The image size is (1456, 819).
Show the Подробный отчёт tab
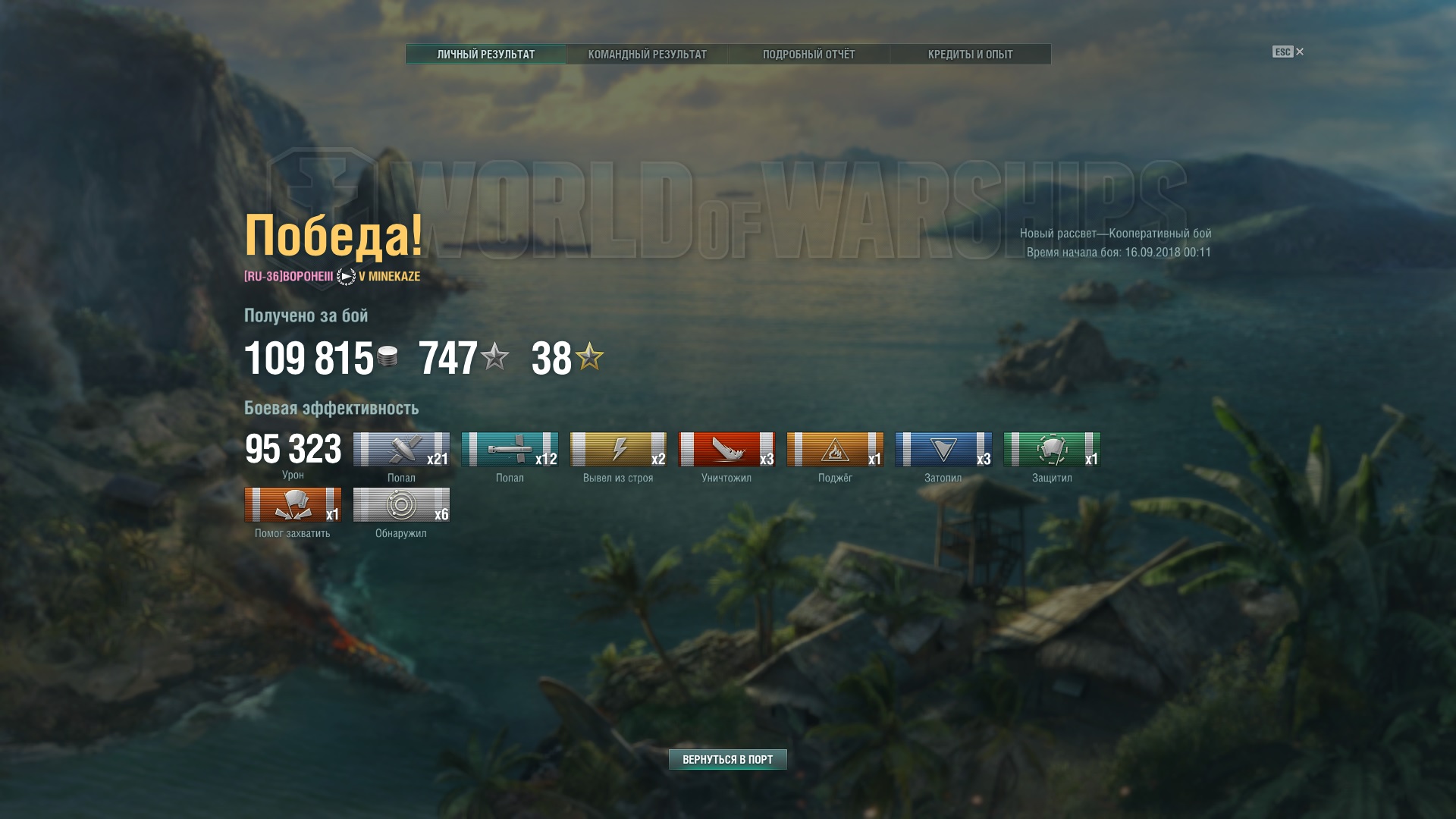(x=808, y=55)
